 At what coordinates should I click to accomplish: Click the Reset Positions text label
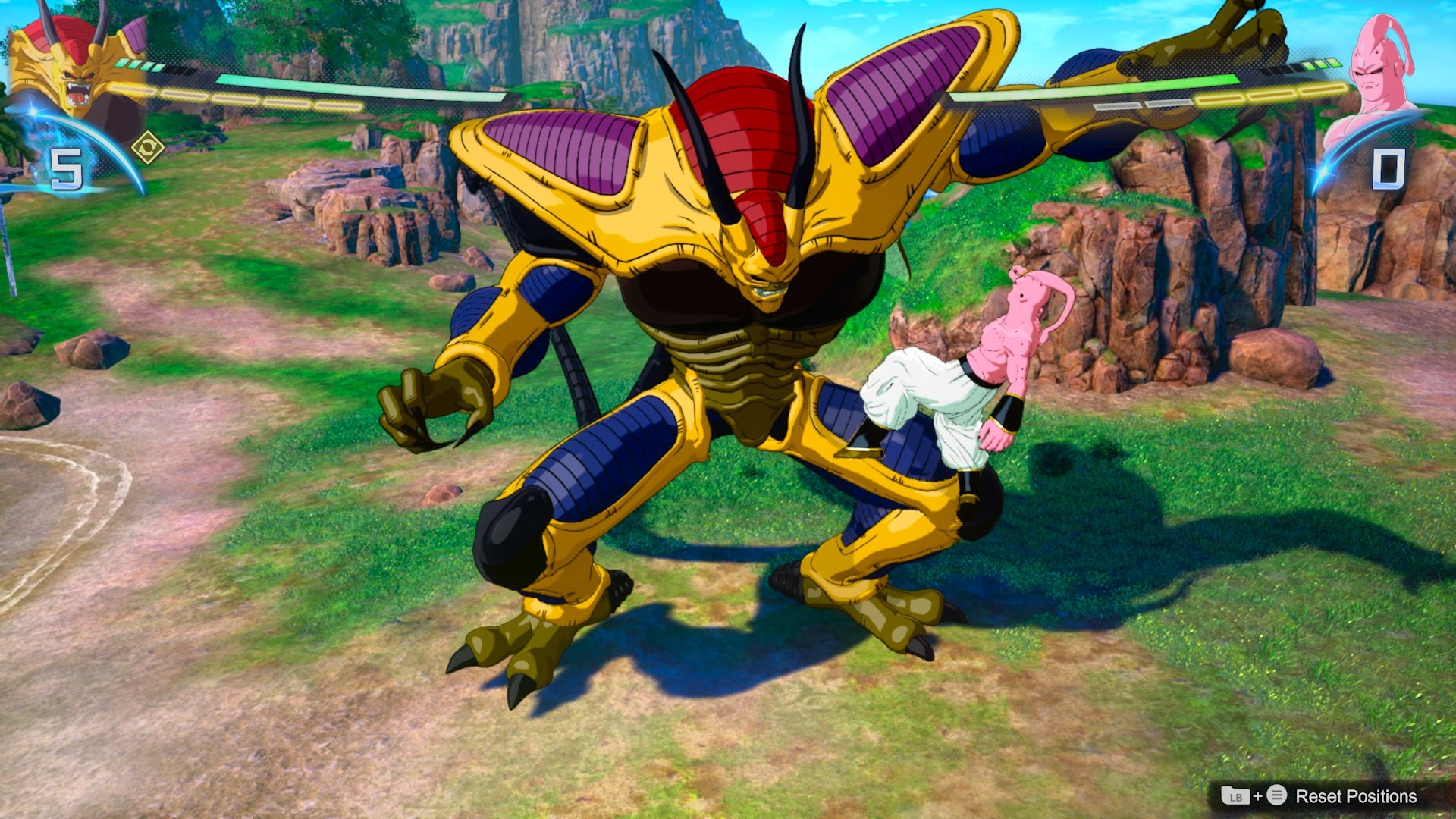[1357, 796]
